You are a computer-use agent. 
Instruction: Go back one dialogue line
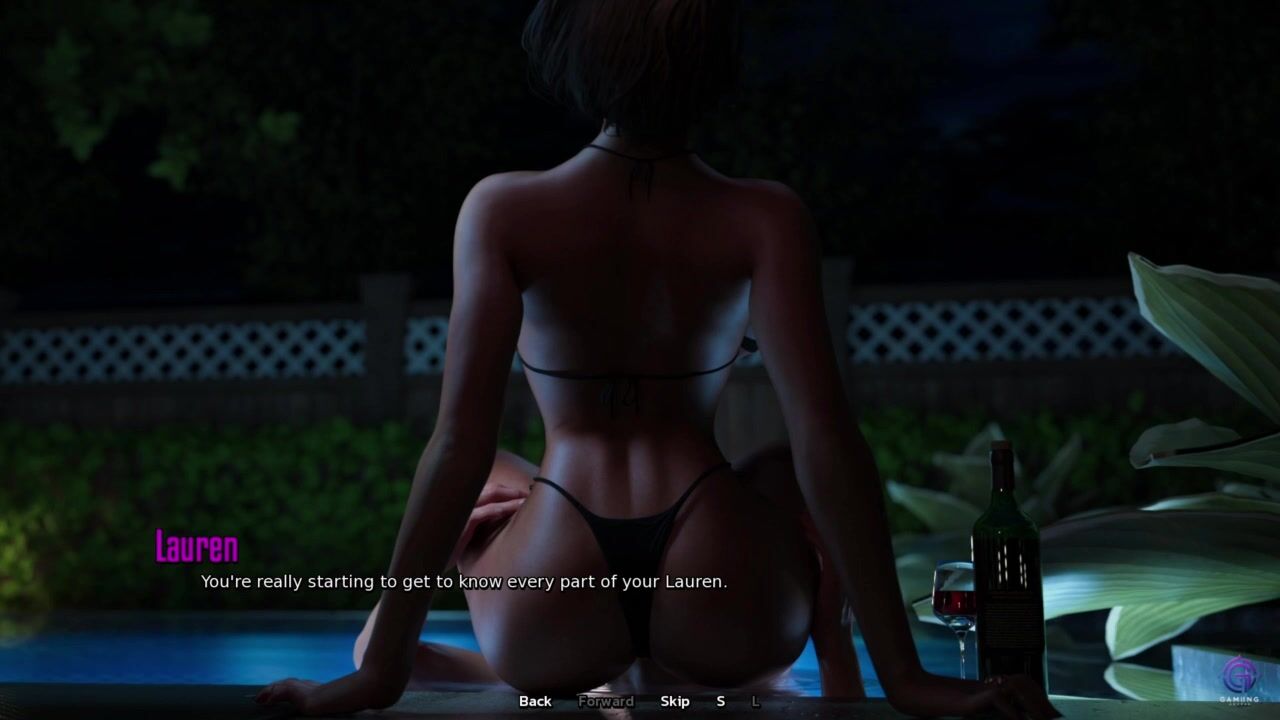535,701
